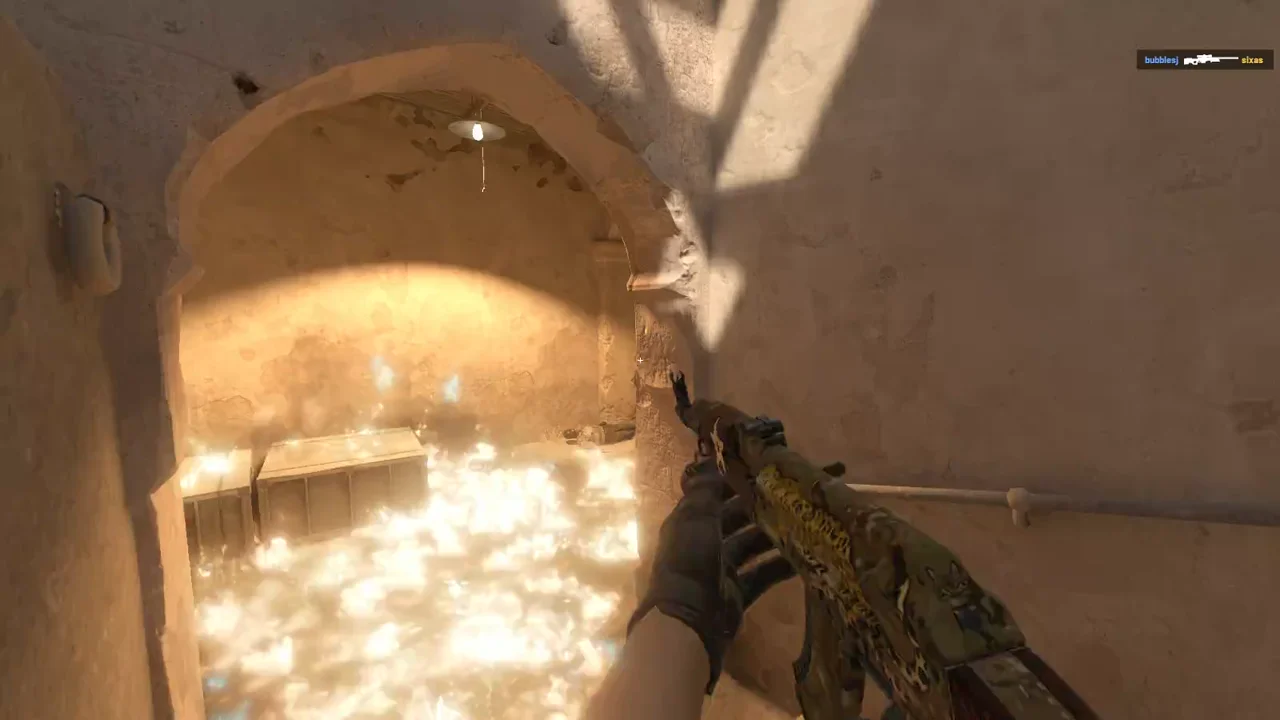The width and height of the screenshot is (1280, 720).
Task: Click the victim name sixas in killfeed
Action: coord(1252,60)
